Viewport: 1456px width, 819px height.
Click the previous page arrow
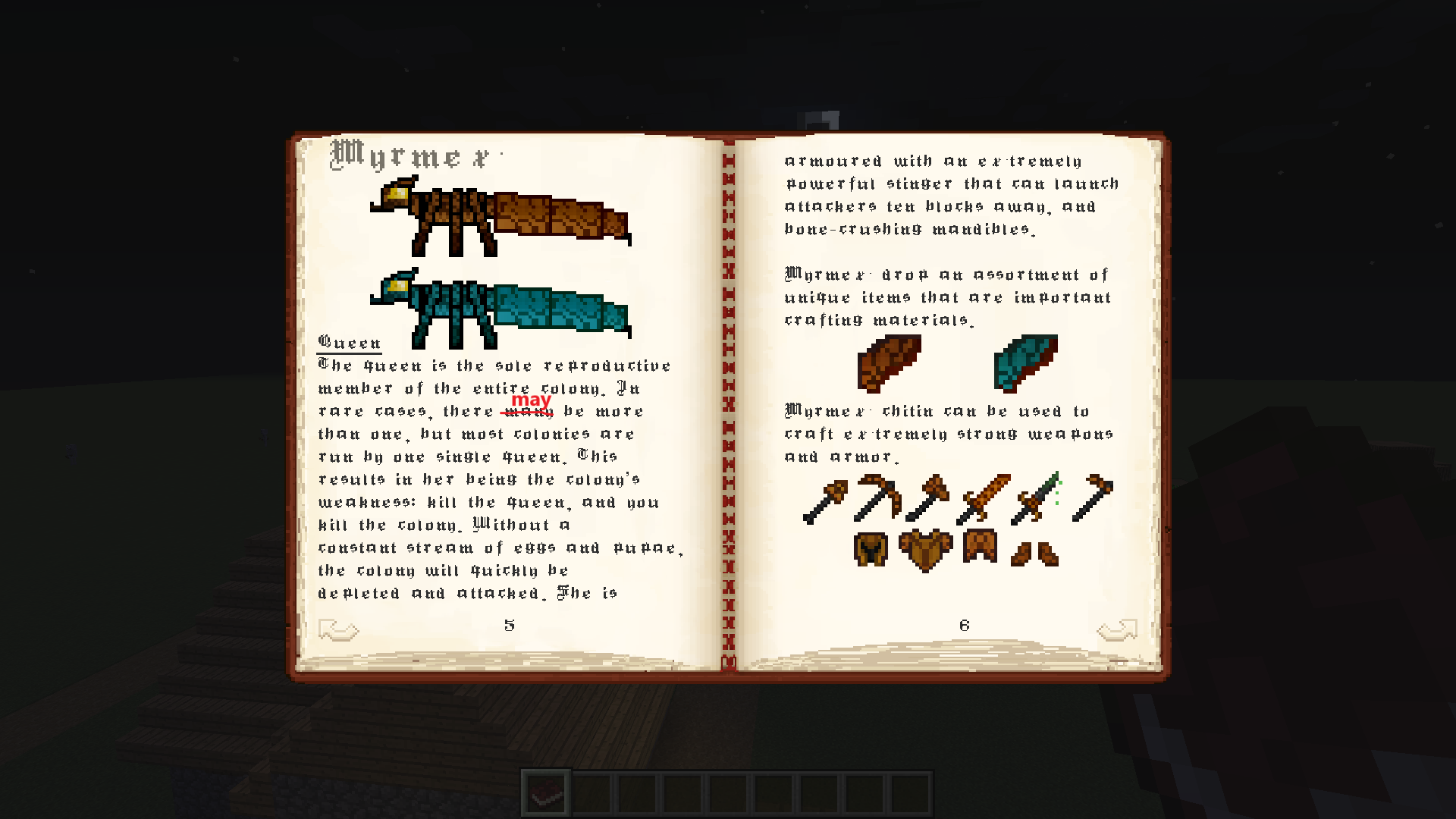[339, 628]
